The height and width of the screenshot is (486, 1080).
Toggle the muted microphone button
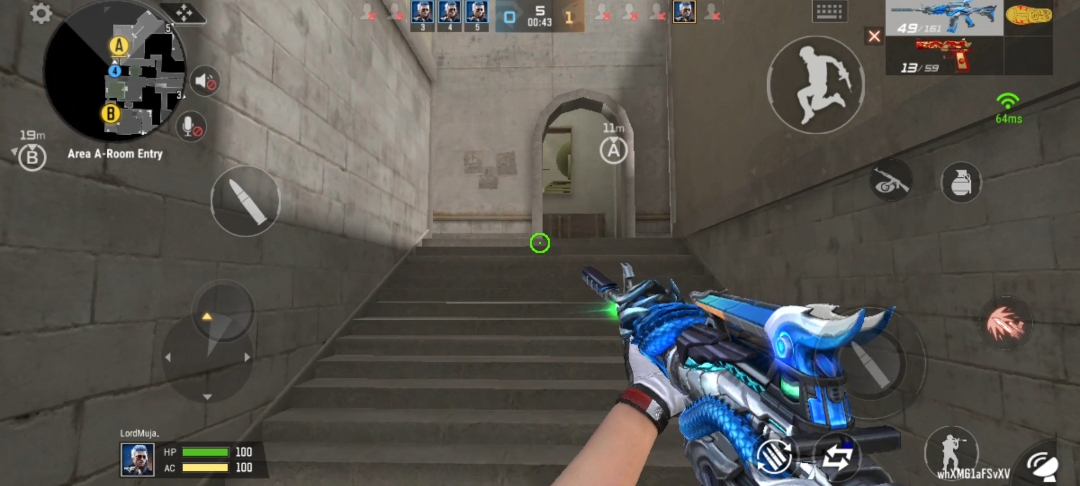click(x=190, y=127)
